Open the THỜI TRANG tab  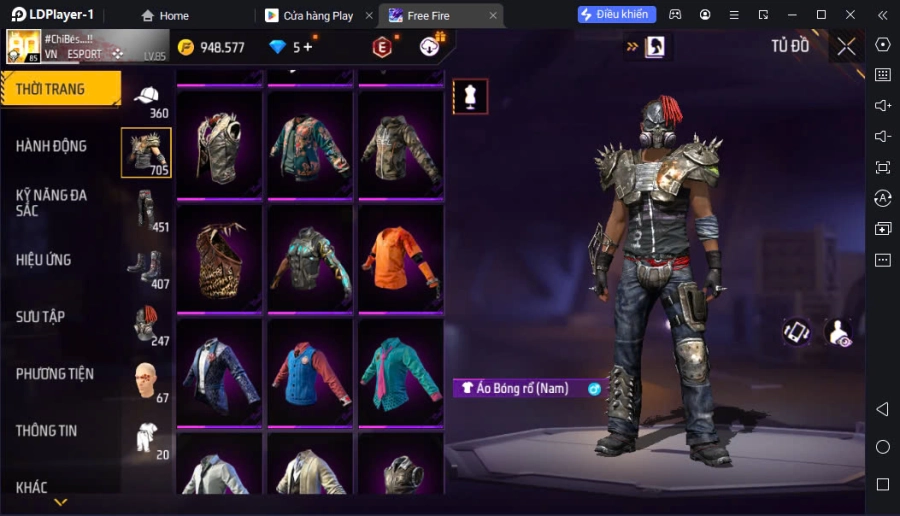coord(60,89)
